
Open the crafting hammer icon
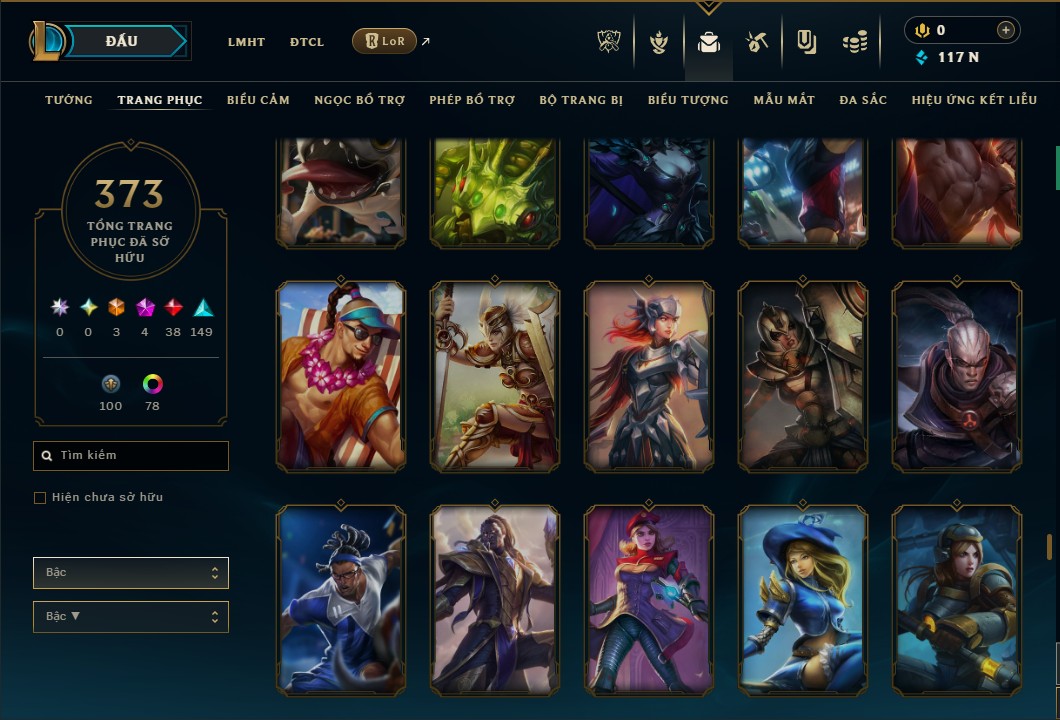click(x=757, y=42)
